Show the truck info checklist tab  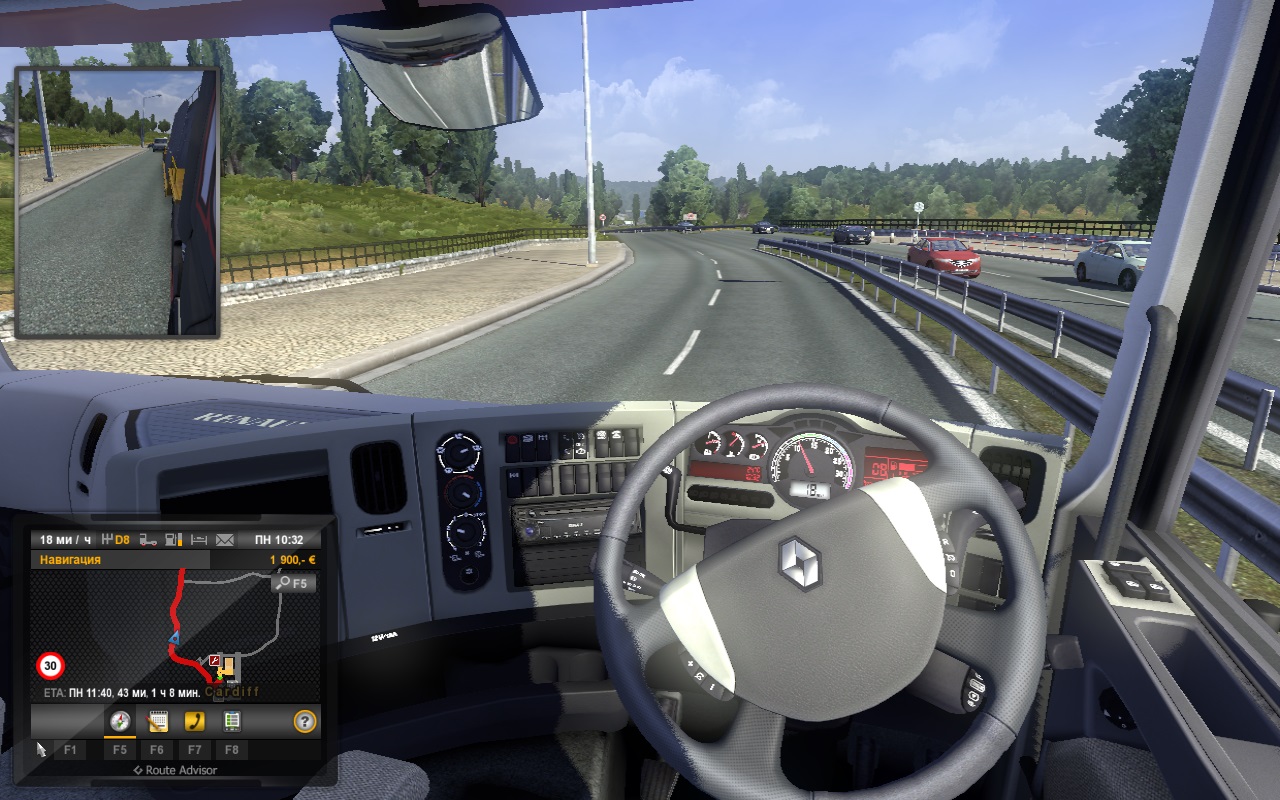(x=231, y=721)
